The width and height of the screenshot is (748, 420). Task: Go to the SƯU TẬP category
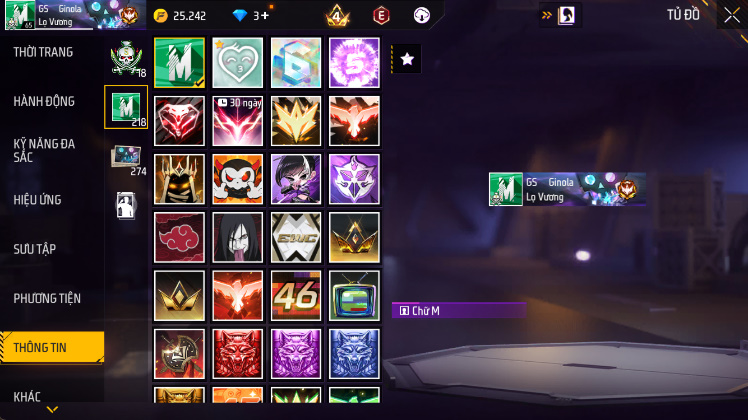[36, 248]
